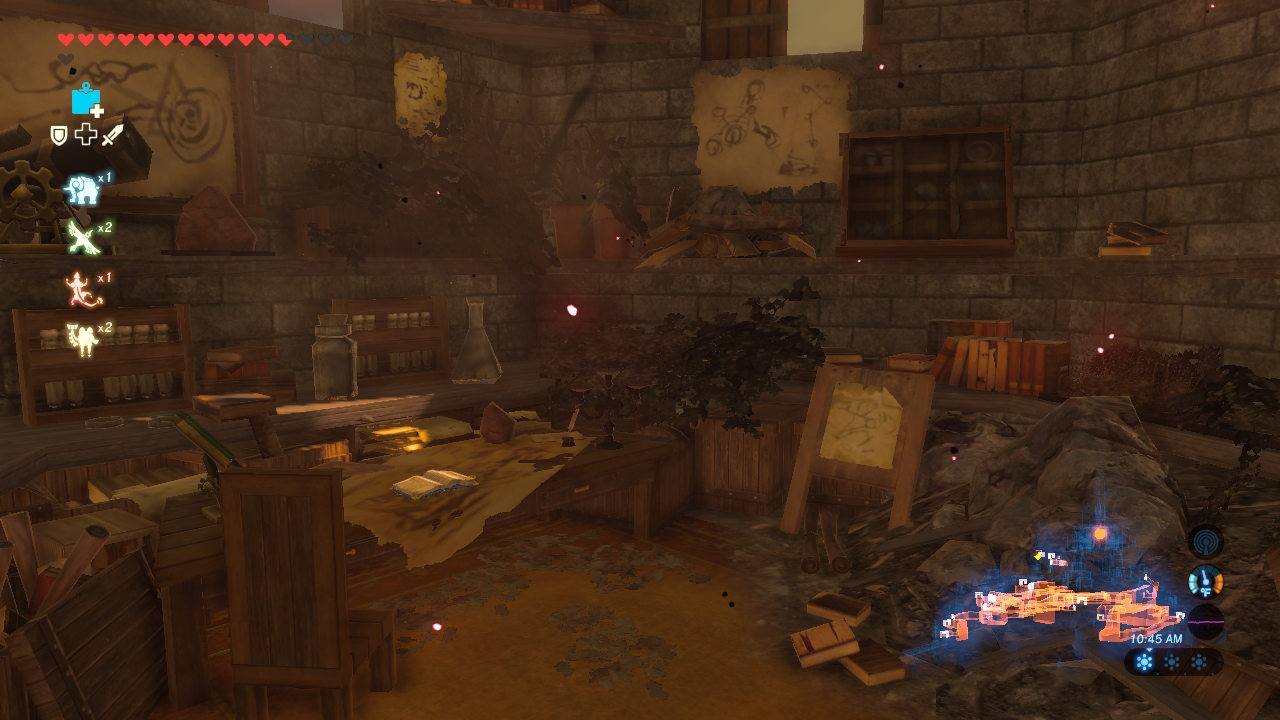The image size is (1280, 720).
Task: Click the noise meter with purple line
Action: pyautogui.click(x=1206, y=621)
